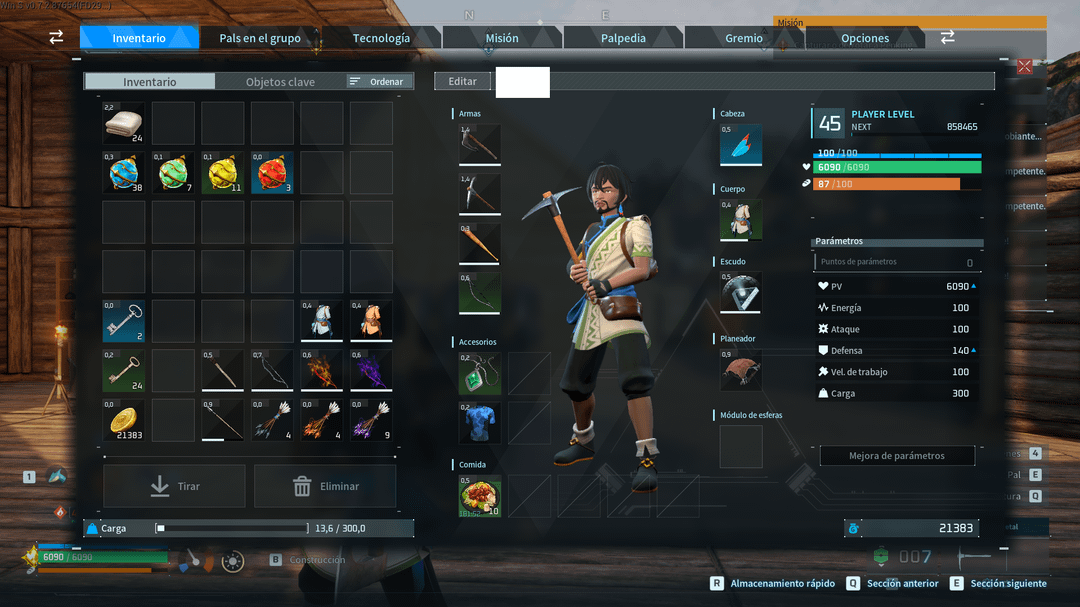The height and width of the screenshot is (607, 1080).
Task: Choose the feathered head equipment slot
Action: click(x=741, y=145)
